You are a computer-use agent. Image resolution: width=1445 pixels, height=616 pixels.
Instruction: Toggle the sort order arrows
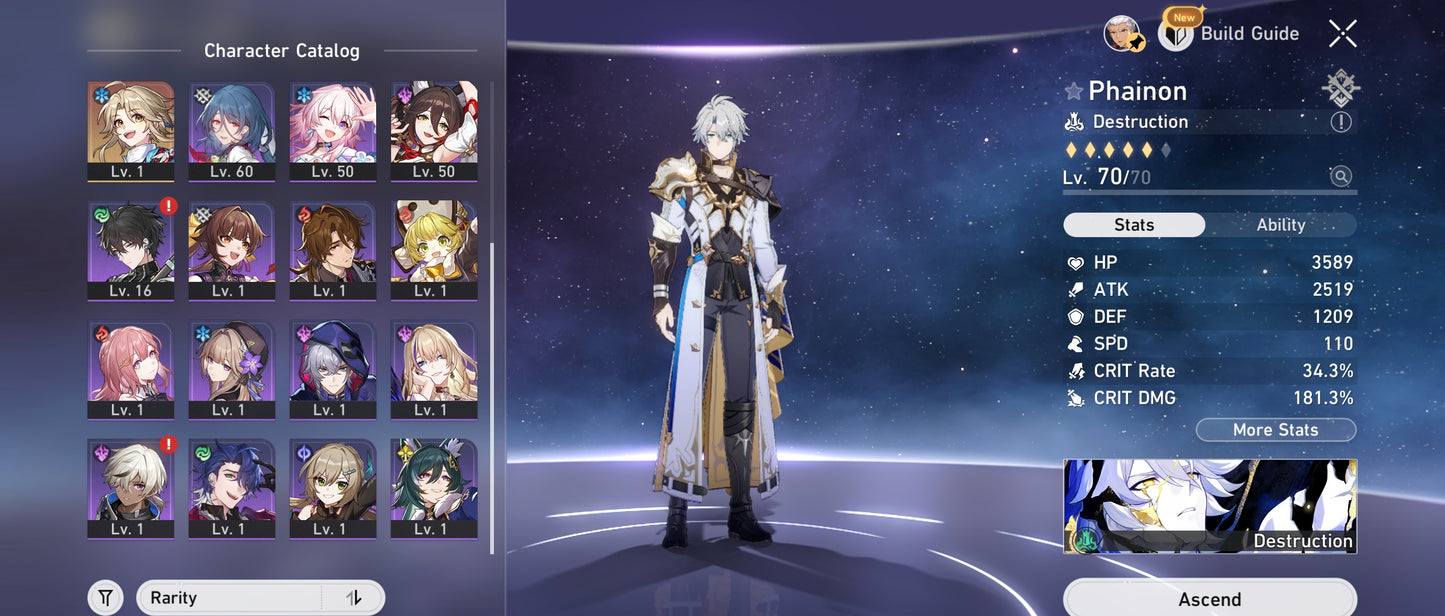coord(353,598)
